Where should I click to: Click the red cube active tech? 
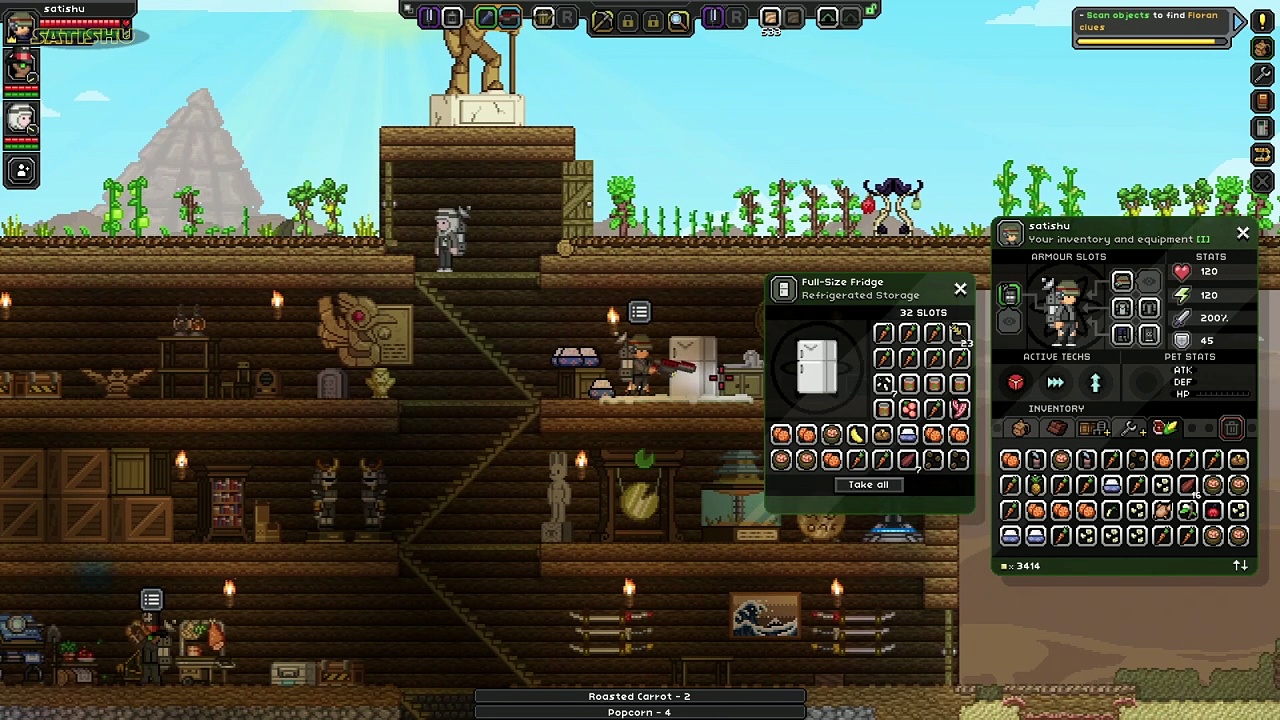(1016, 383)
